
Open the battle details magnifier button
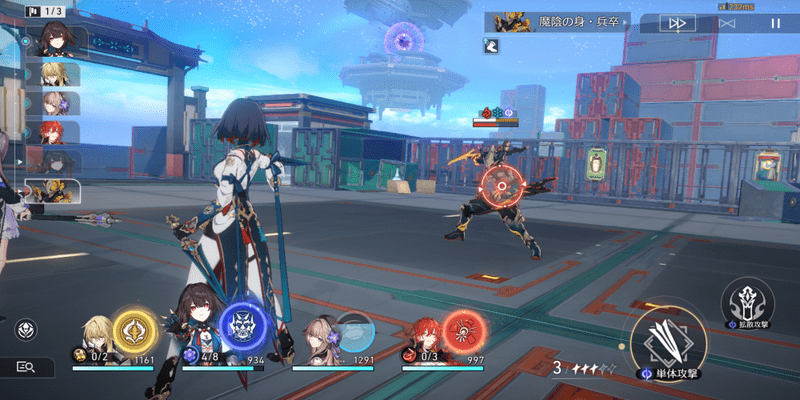pyautogui.click(x=27, y=368)
